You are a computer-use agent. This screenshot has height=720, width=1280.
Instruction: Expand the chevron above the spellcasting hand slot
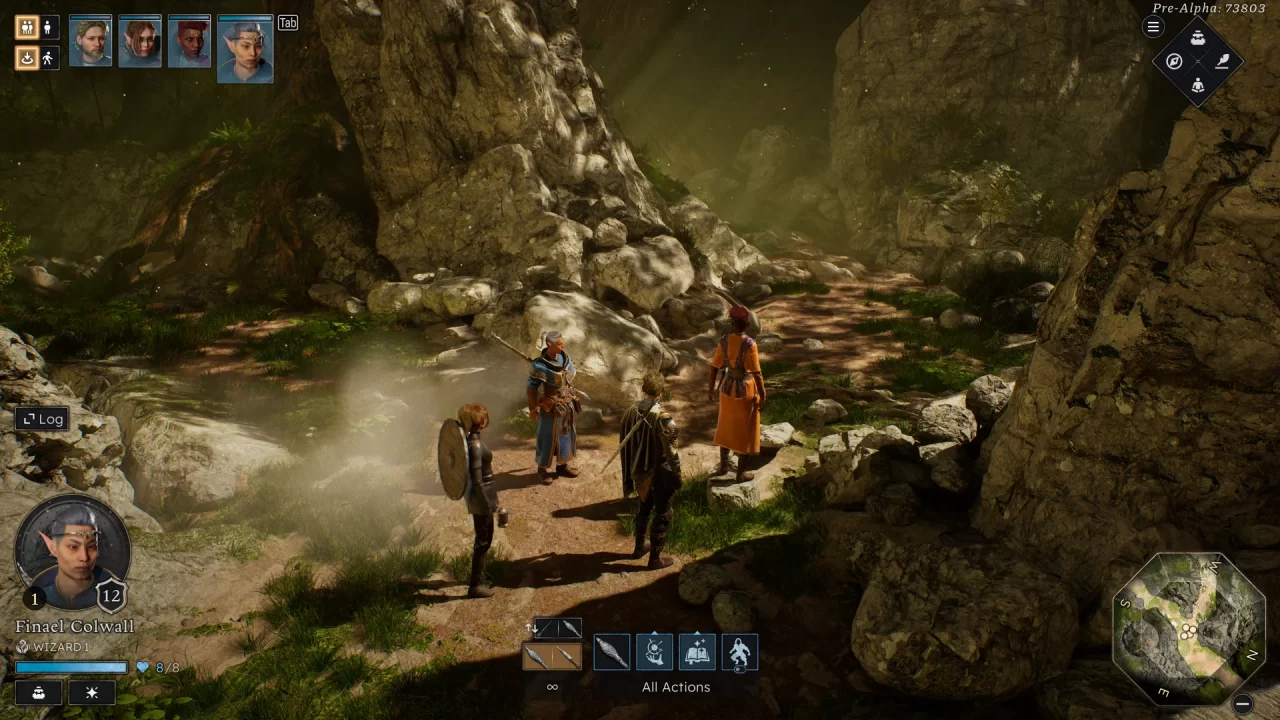pos(653,634)
